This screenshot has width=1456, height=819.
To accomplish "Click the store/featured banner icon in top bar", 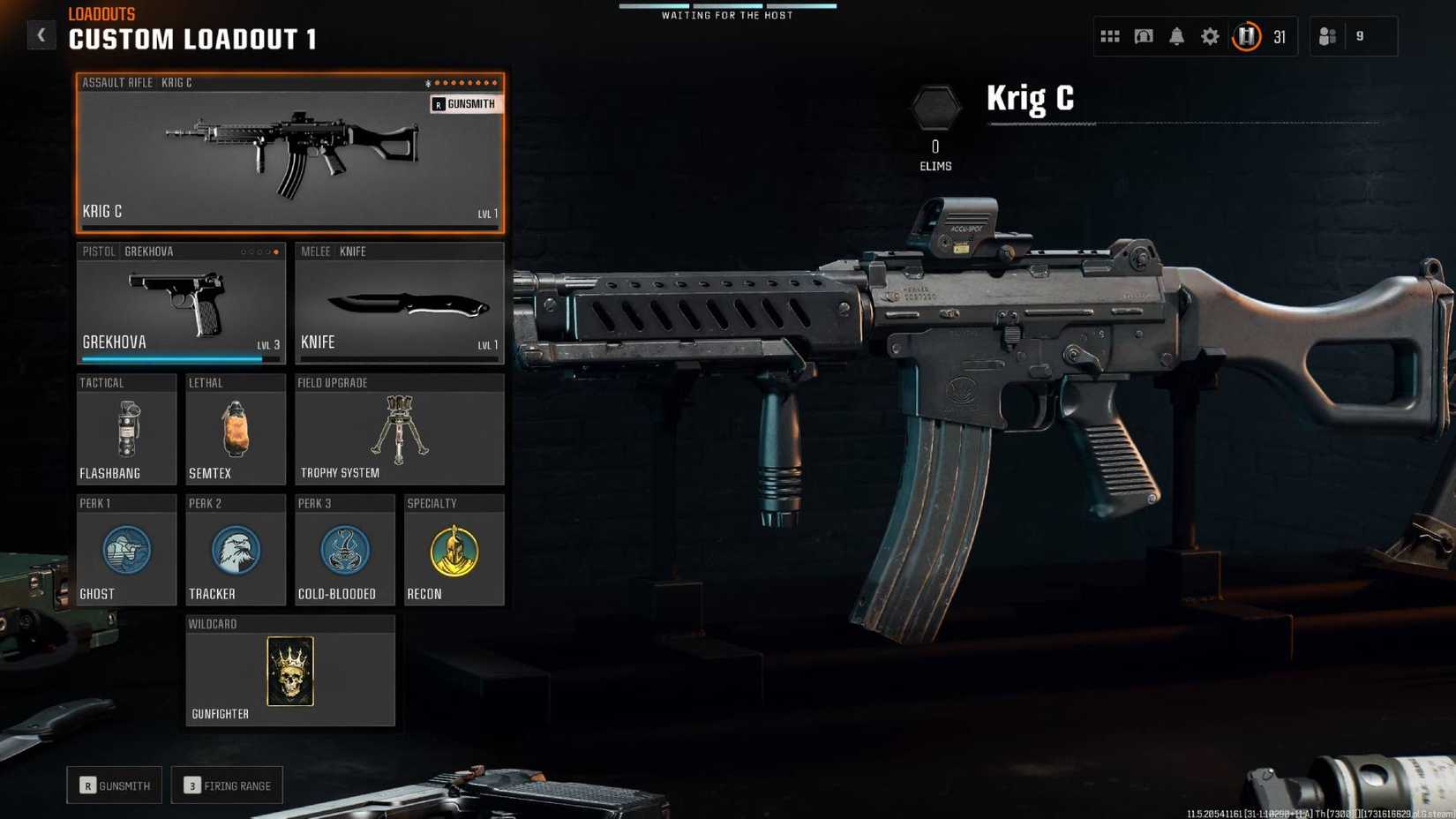I will [x=1143, y=36].
